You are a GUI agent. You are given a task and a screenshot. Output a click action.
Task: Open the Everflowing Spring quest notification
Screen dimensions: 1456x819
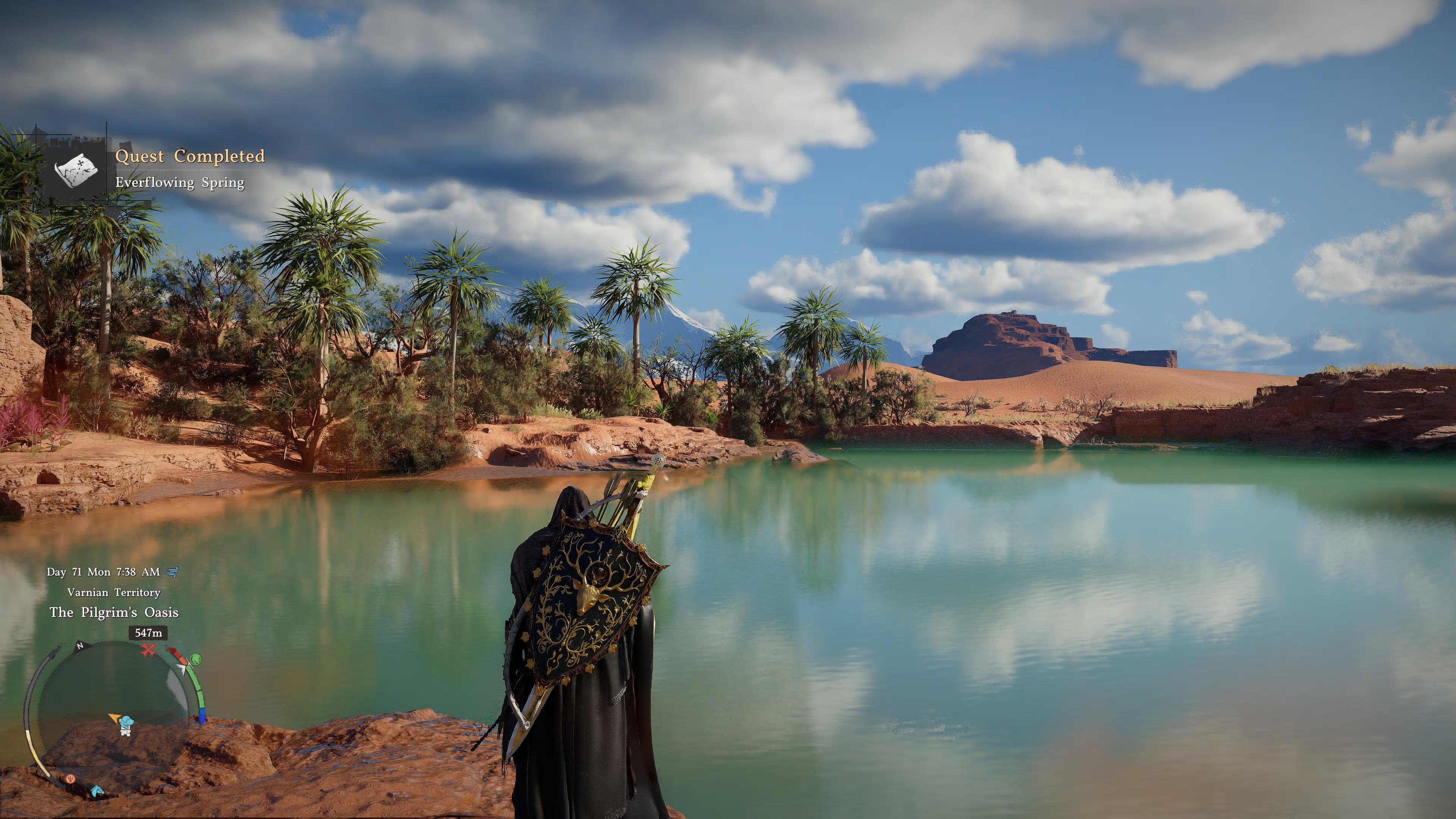180,182
